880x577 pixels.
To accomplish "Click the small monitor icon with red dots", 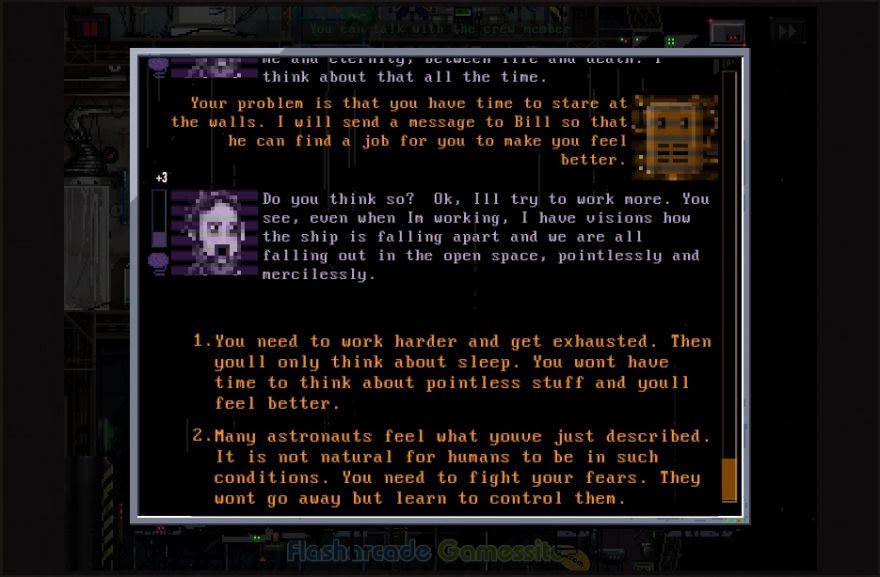I will [x=727, y=32].
